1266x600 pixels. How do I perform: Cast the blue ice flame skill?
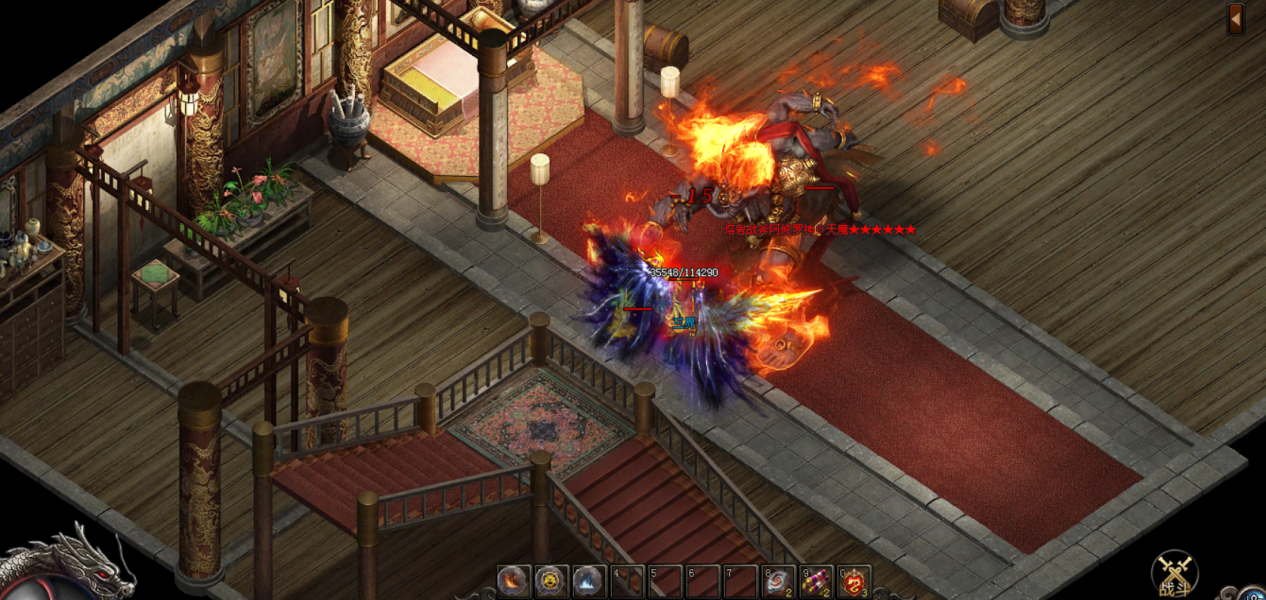(588, 581)
